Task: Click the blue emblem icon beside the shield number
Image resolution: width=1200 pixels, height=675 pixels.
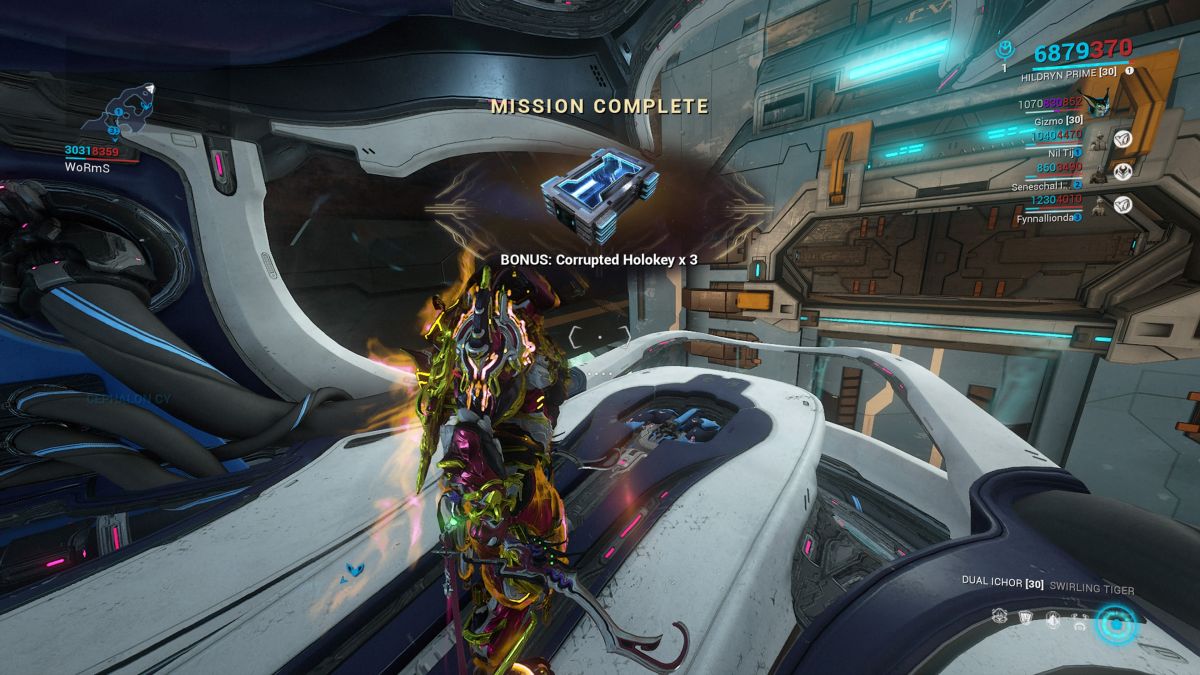Action: (1005, 50)
